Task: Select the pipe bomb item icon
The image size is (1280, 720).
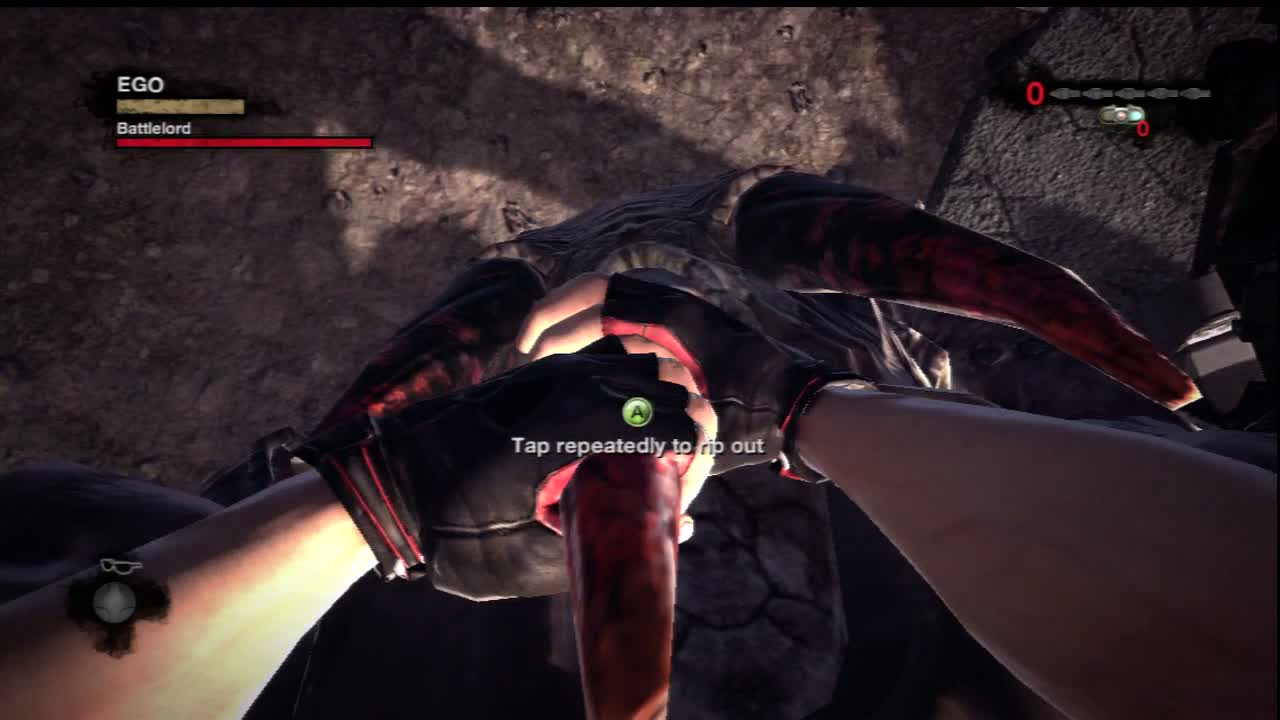Action: pos(1121,115)
